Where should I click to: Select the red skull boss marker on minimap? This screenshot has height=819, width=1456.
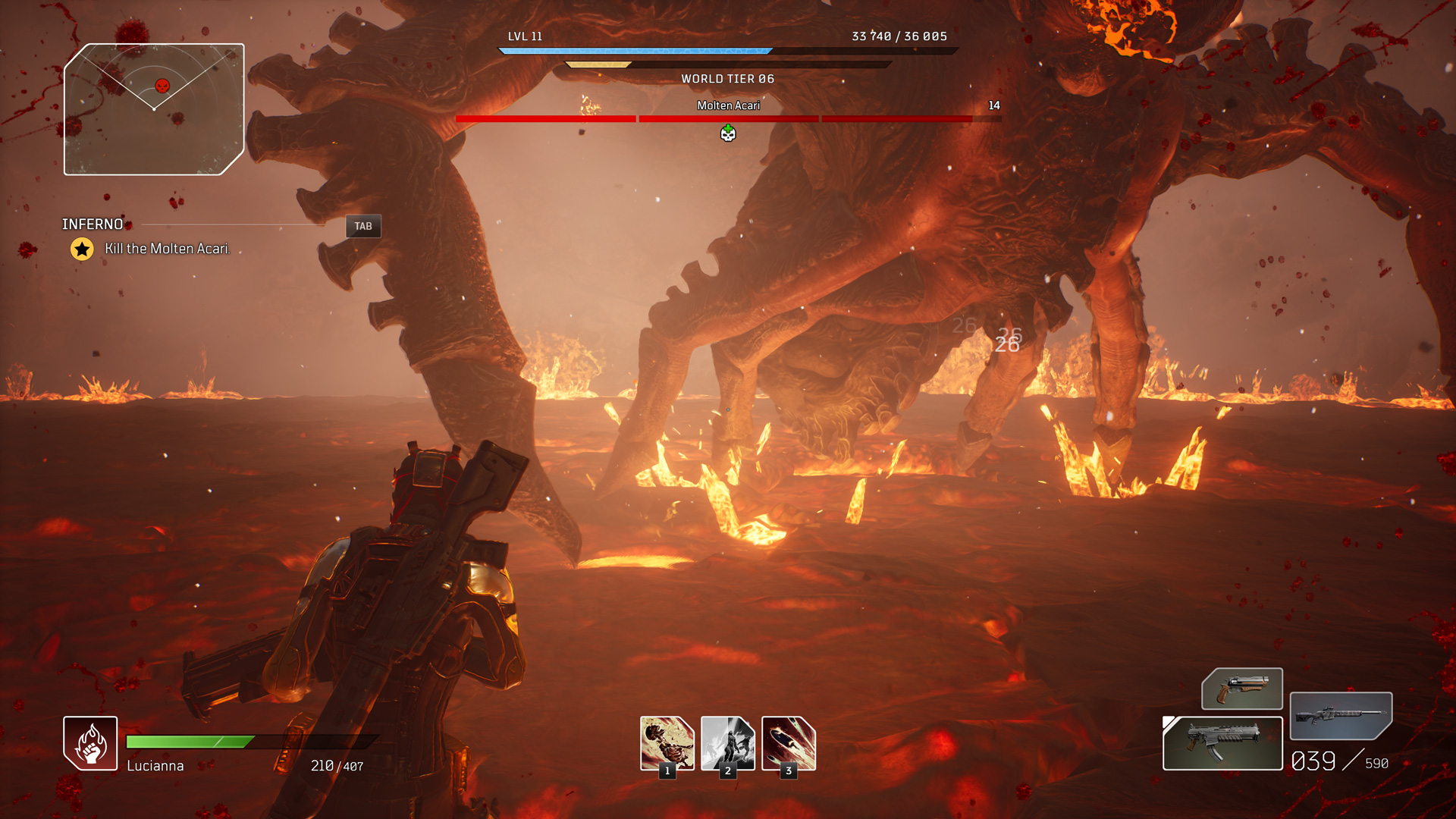(162, 86)
